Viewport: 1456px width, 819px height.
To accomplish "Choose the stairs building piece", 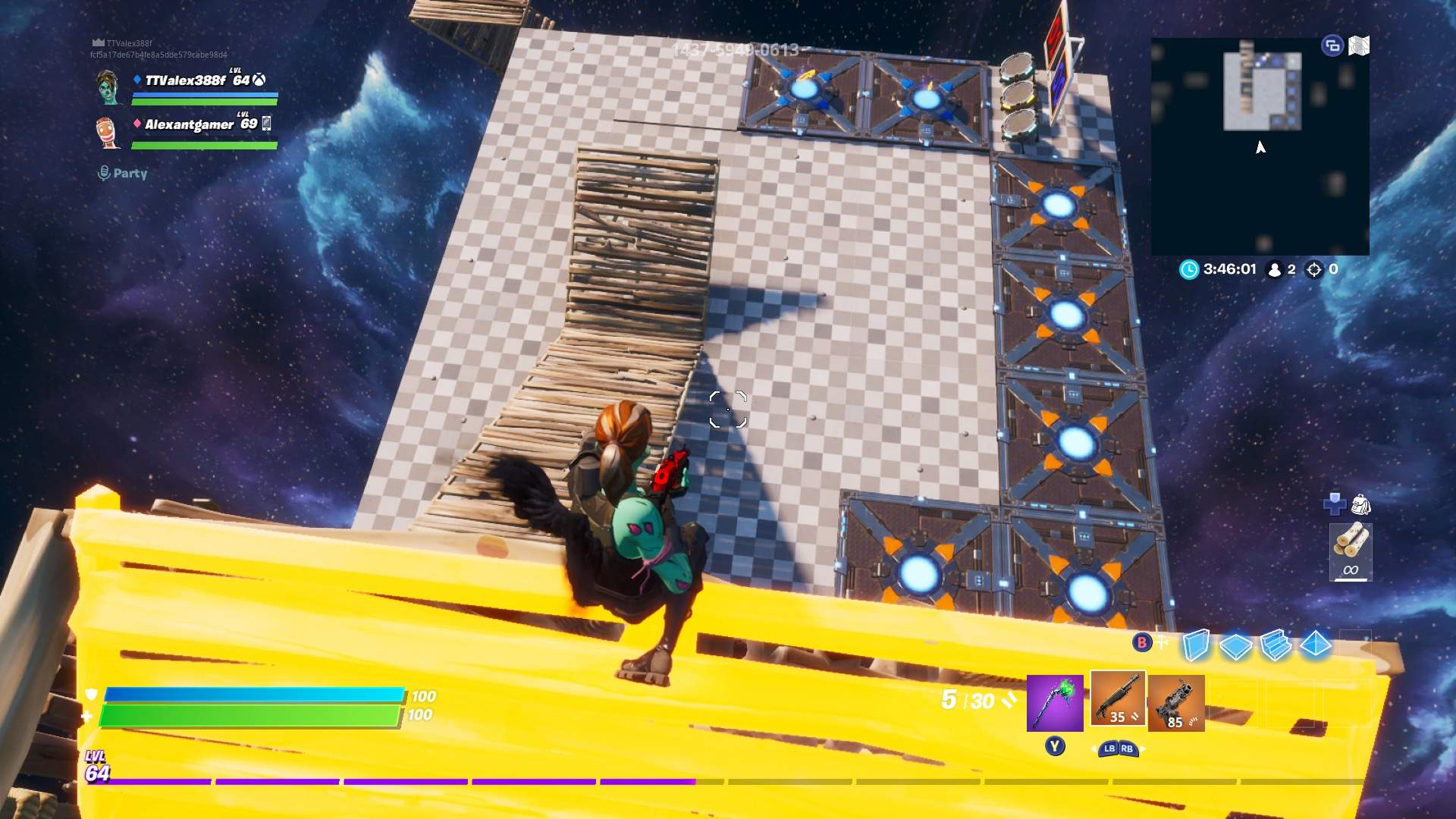I will pos(1276,645).
